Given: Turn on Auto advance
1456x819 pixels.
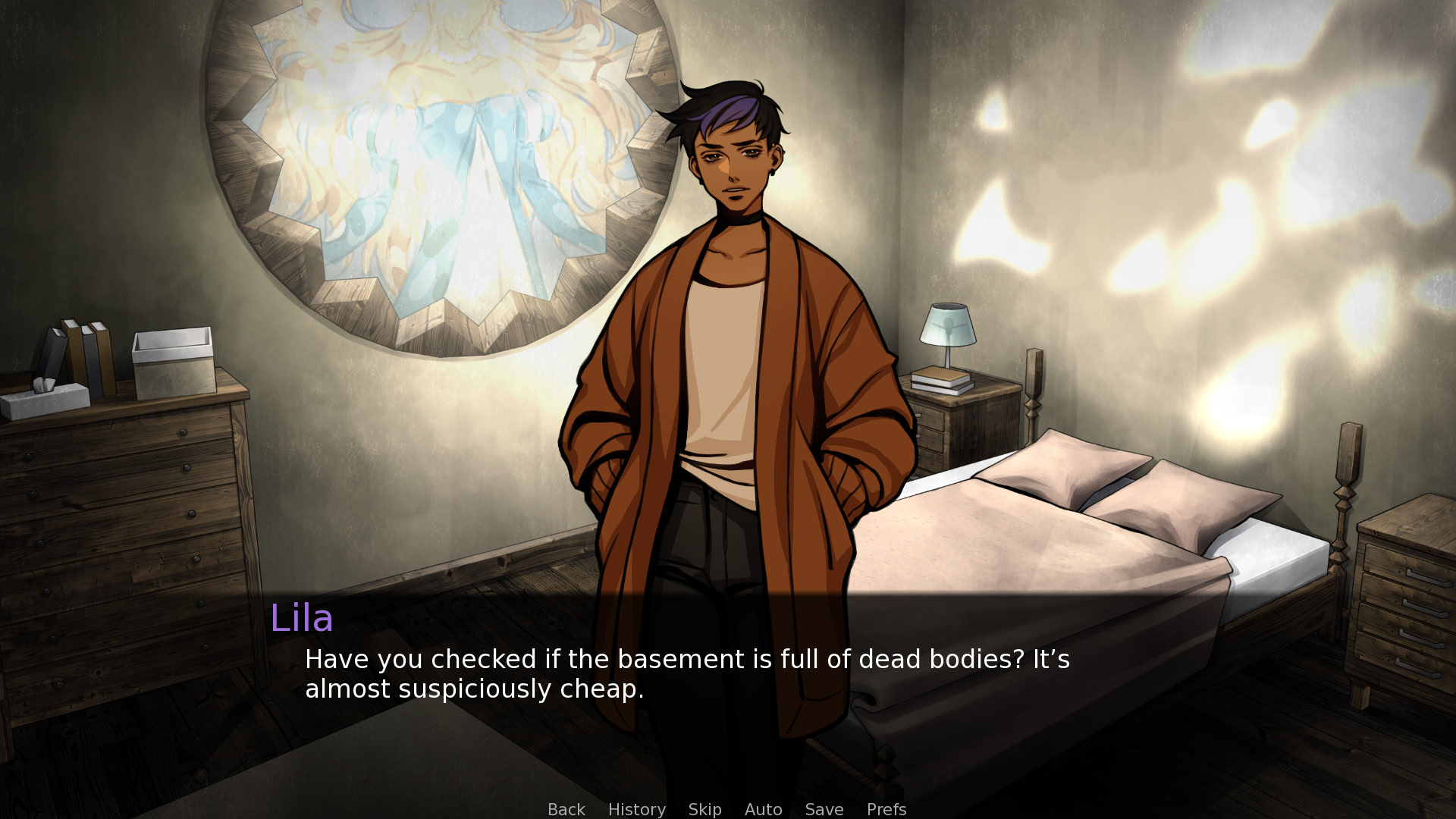Looking at the screenshot, I should click(763, 809).
